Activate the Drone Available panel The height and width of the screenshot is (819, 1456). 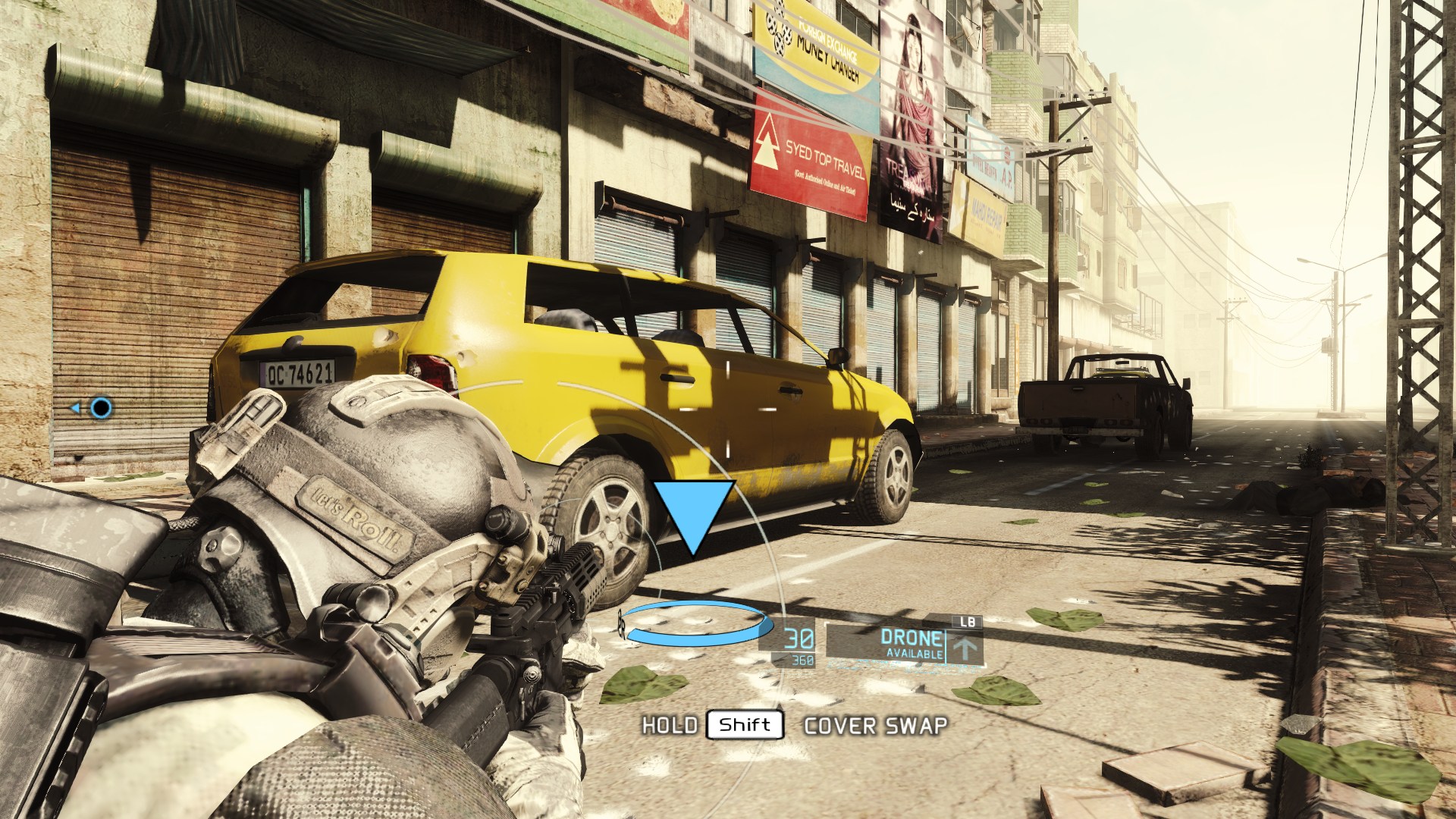pos(902,645)
